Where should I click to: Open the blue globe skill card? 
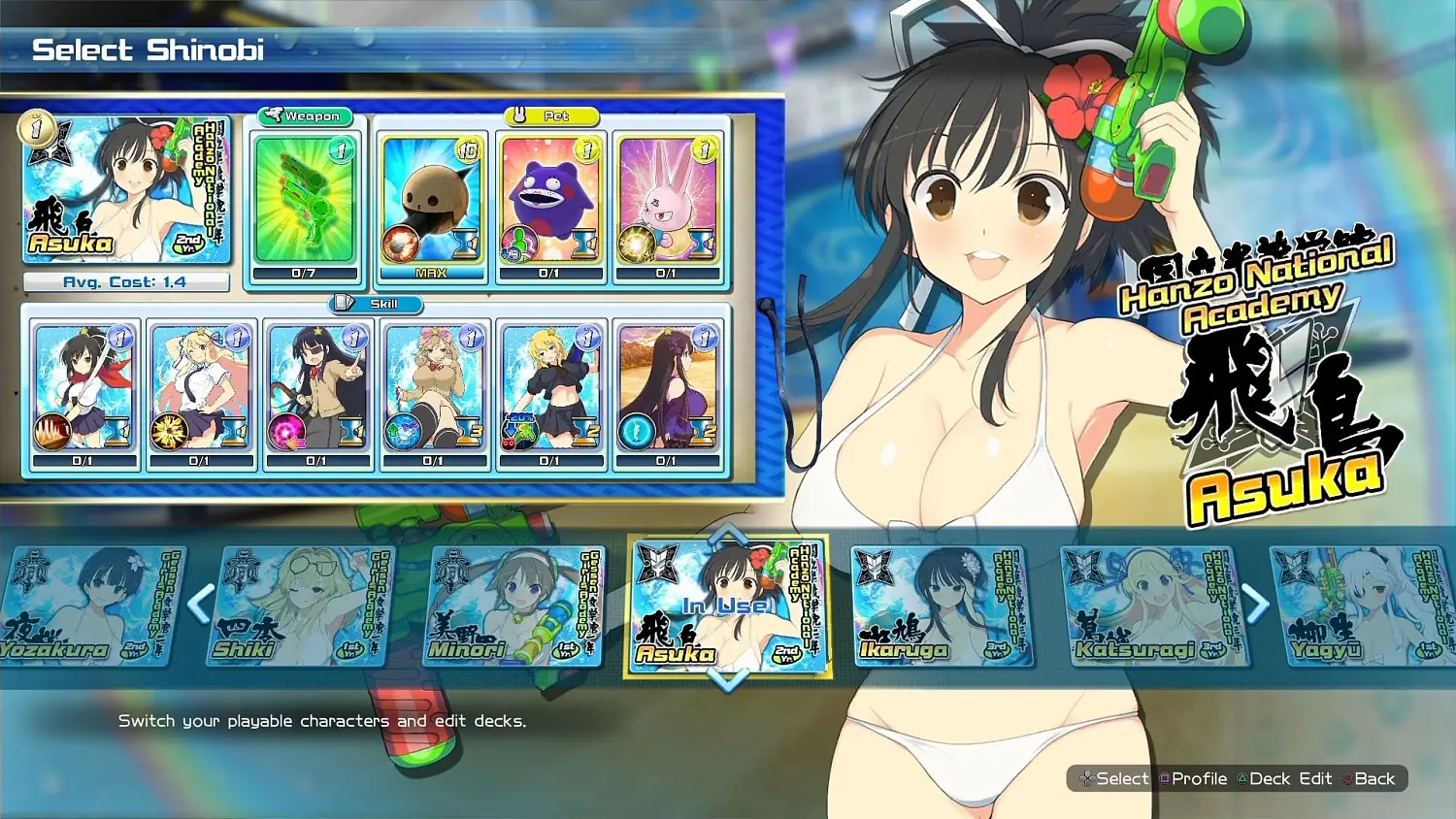433,388
